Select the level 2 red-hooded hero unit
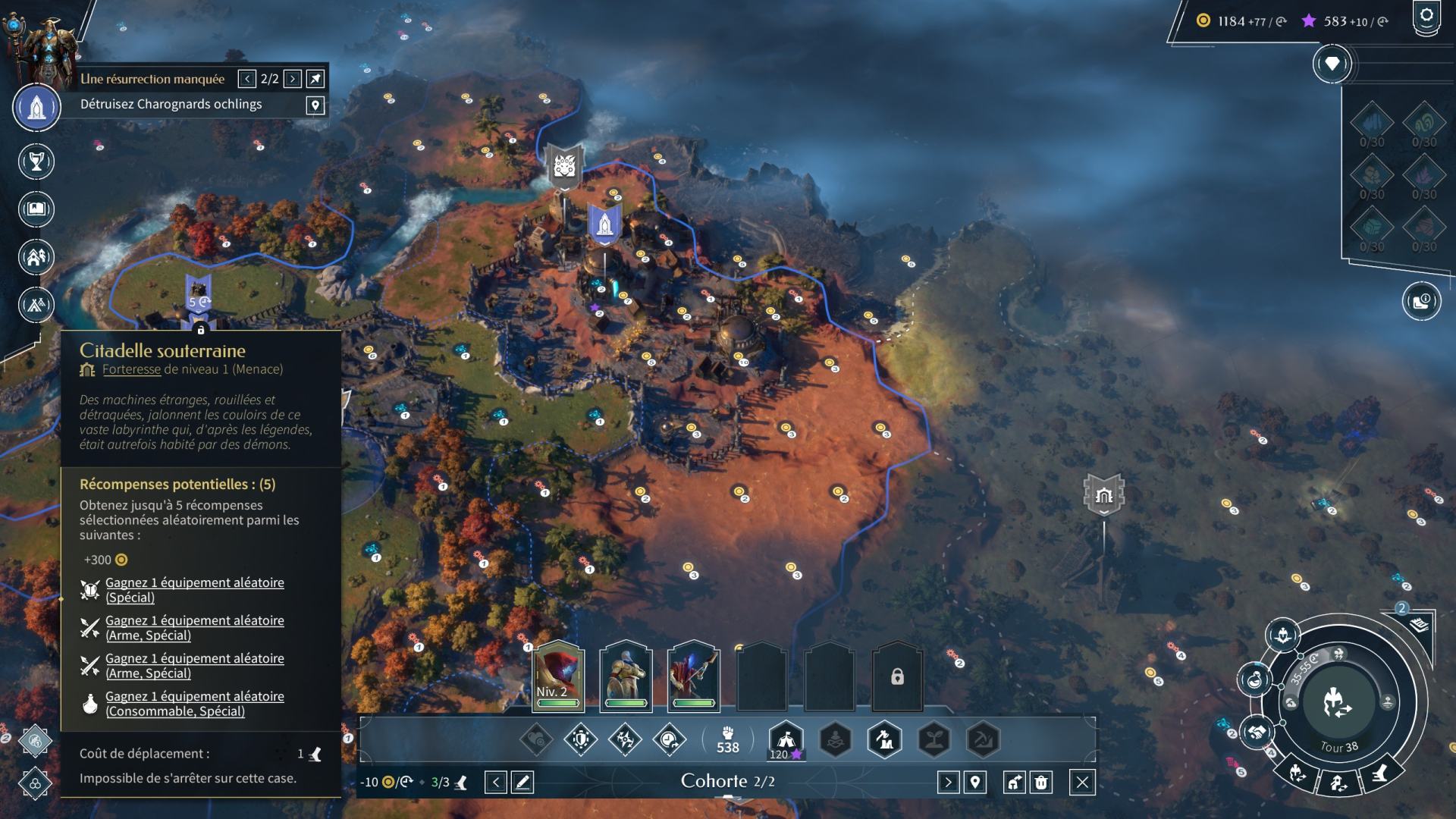The width and height of the screenshot is (1456, 819). click(558, 676)
